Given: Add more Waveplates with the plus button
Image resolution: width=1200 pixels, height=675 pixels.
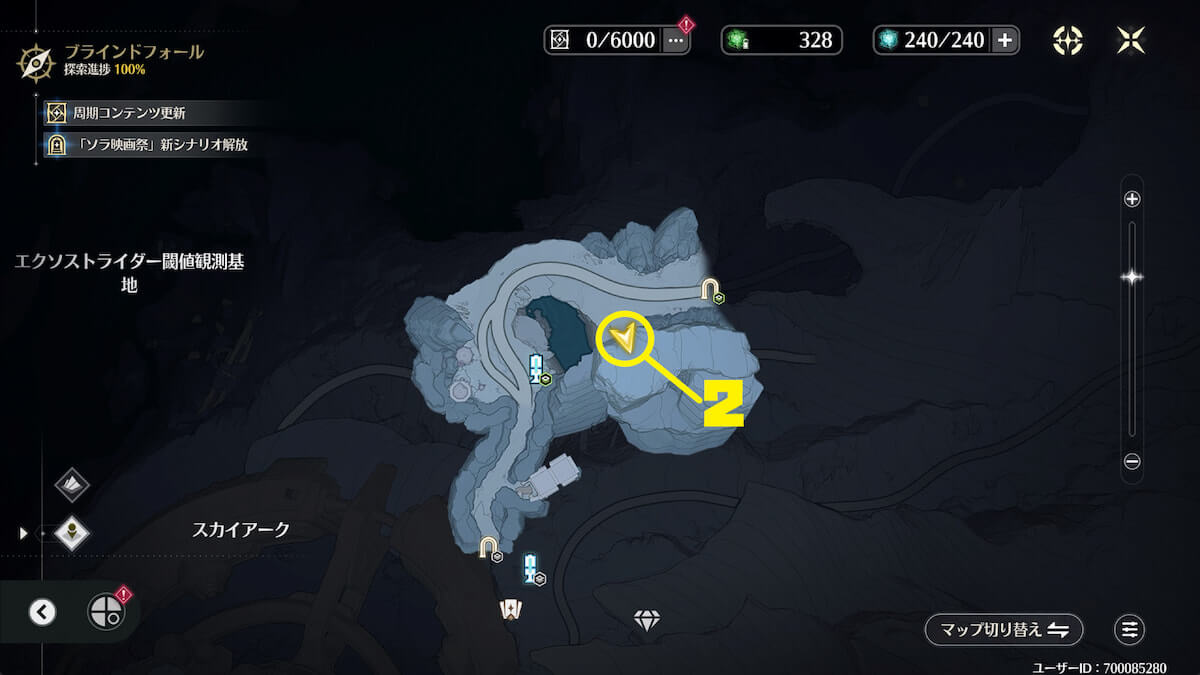Looking at the screenshot, I should pyautogui.click(x=1005, y=40).
